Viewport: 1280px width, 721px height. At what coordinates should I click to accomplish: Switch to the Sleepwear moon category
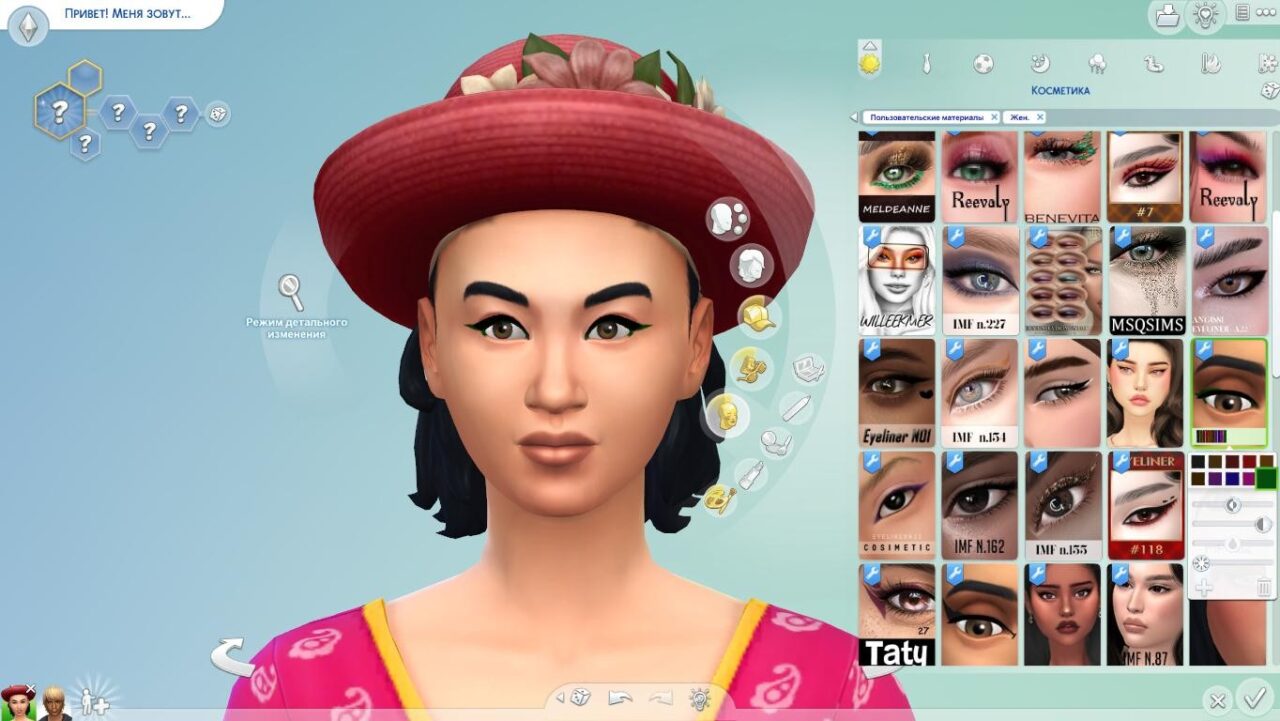1040,64
